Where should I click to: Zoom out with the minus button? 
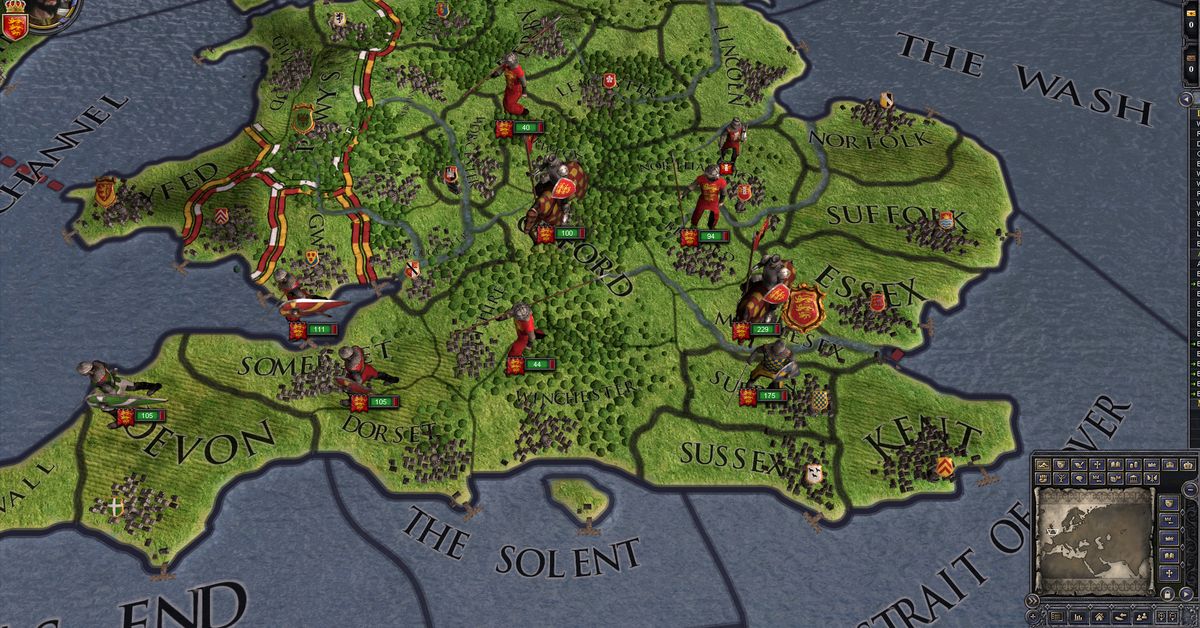pyautogui.click(x=1190, y=489)
